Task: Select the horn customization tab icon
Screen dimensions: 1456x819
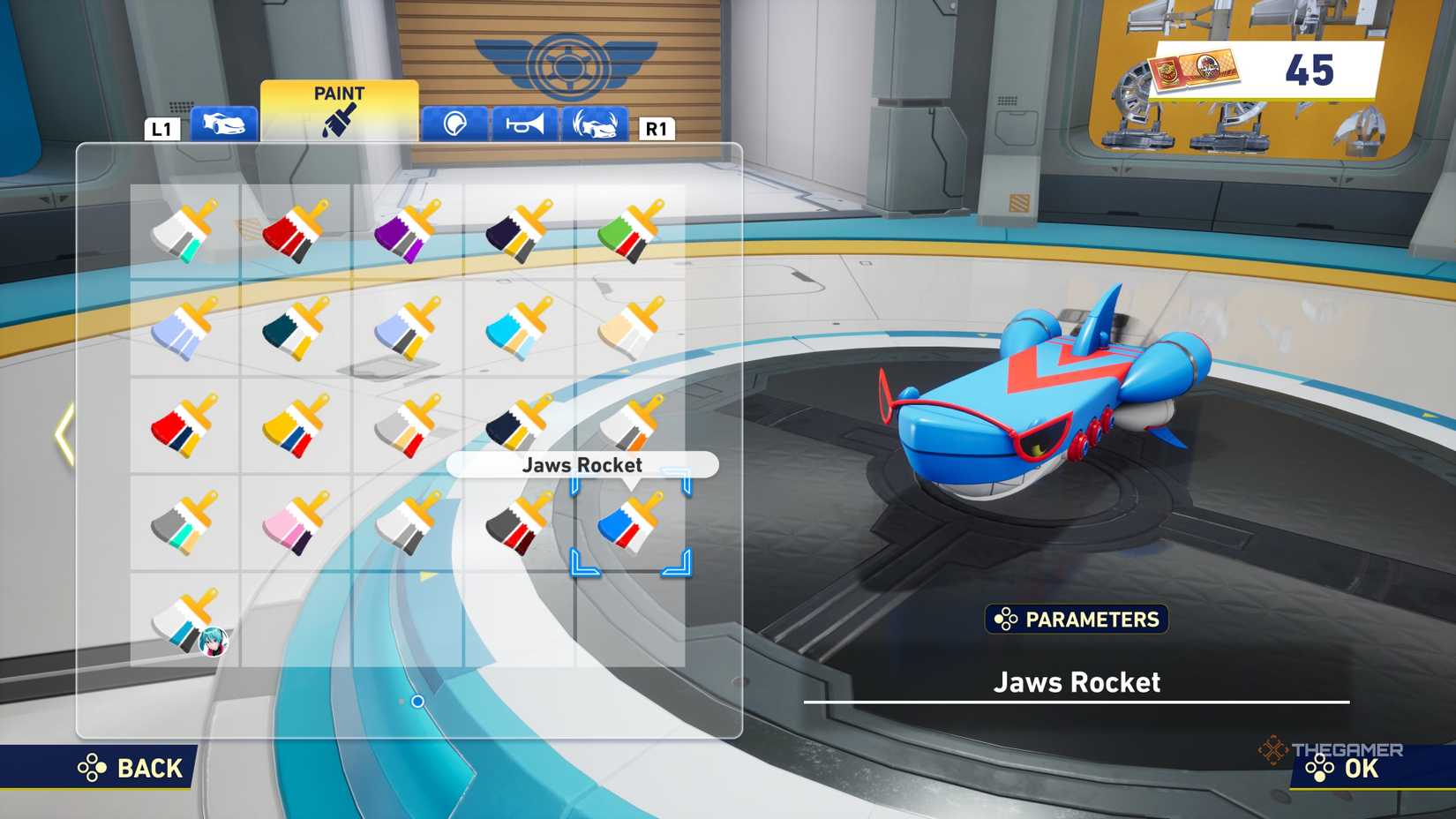Action: pyautogui.click(x=523, y=125)
